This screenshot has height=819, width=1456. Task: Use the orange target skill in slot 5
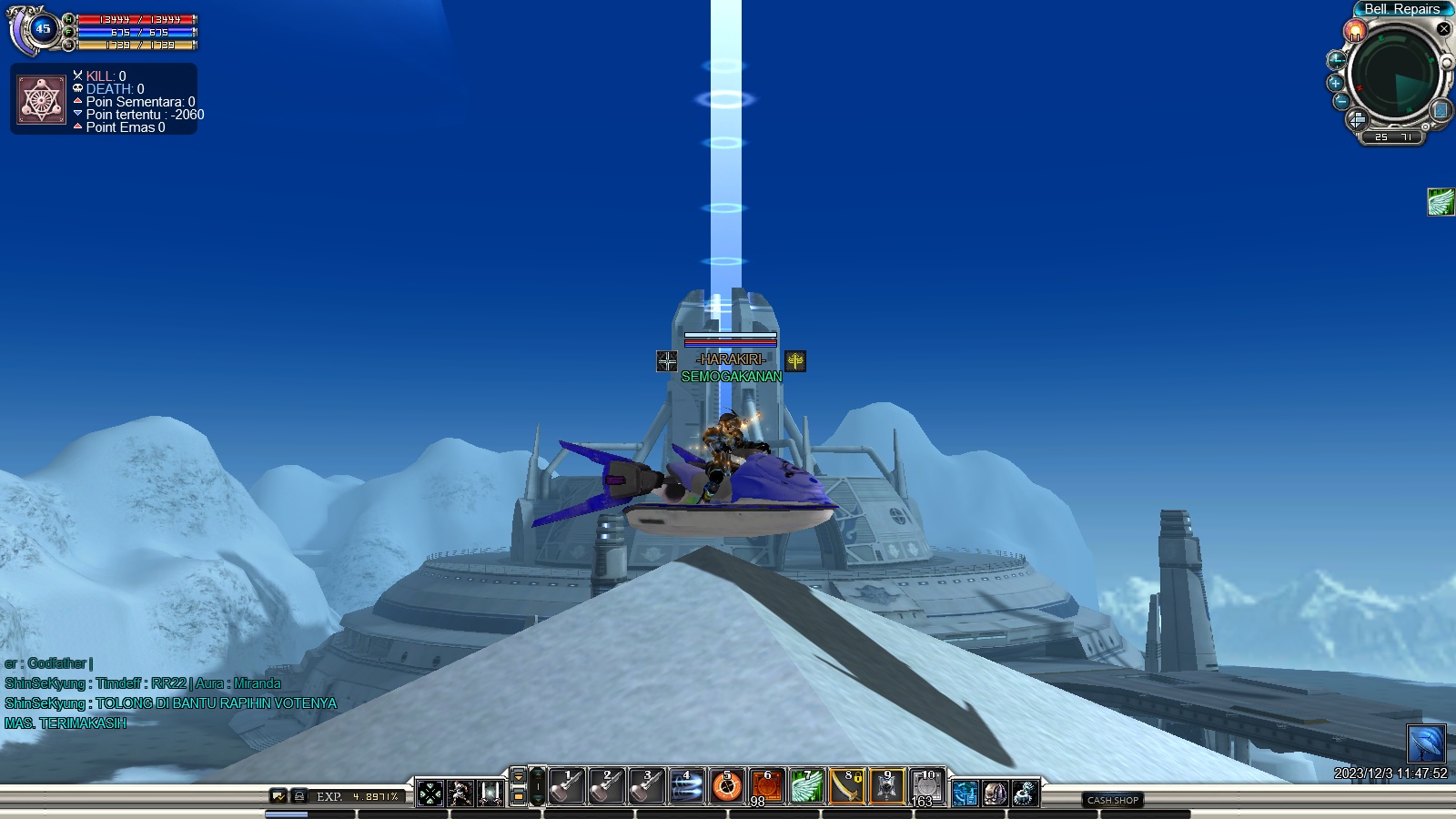[x=726, y=786]
